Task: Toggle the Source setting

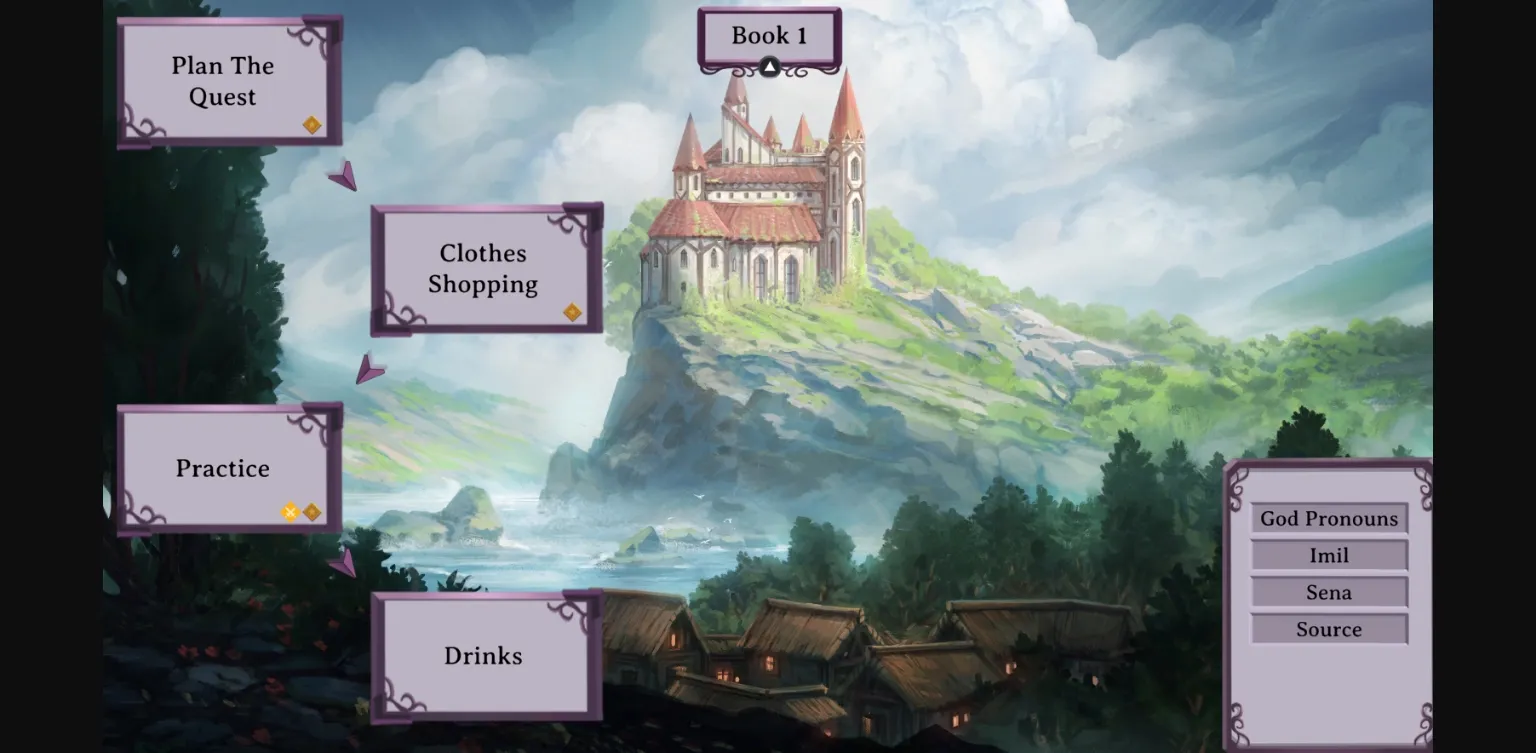Action: pyautogui.click(x=1328, y=629)
